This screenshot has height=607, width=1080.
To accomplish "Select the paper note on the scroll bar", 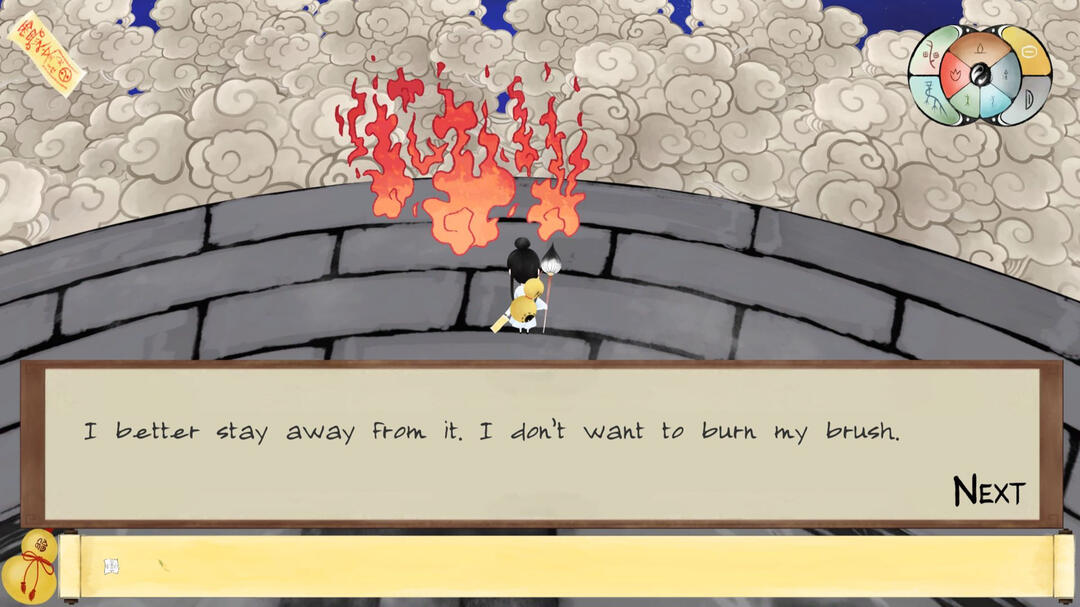I will [111, 567].
